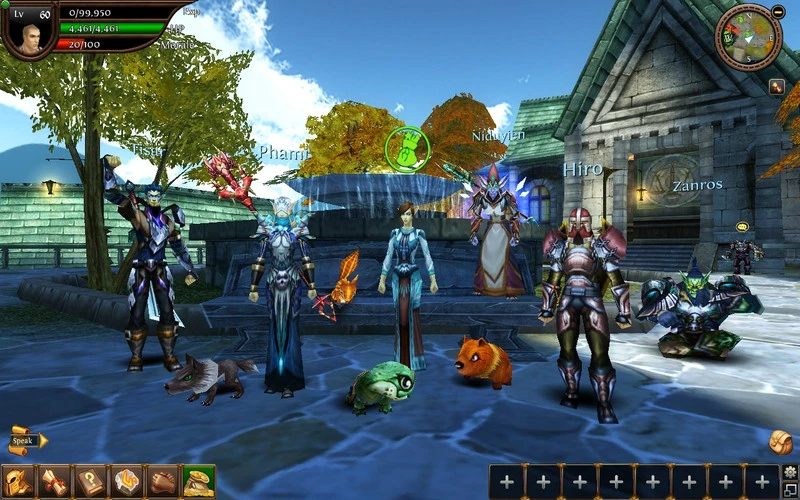Open the question mark help book
The height and width of the screenshot is (500, 800).
(90, 481)
